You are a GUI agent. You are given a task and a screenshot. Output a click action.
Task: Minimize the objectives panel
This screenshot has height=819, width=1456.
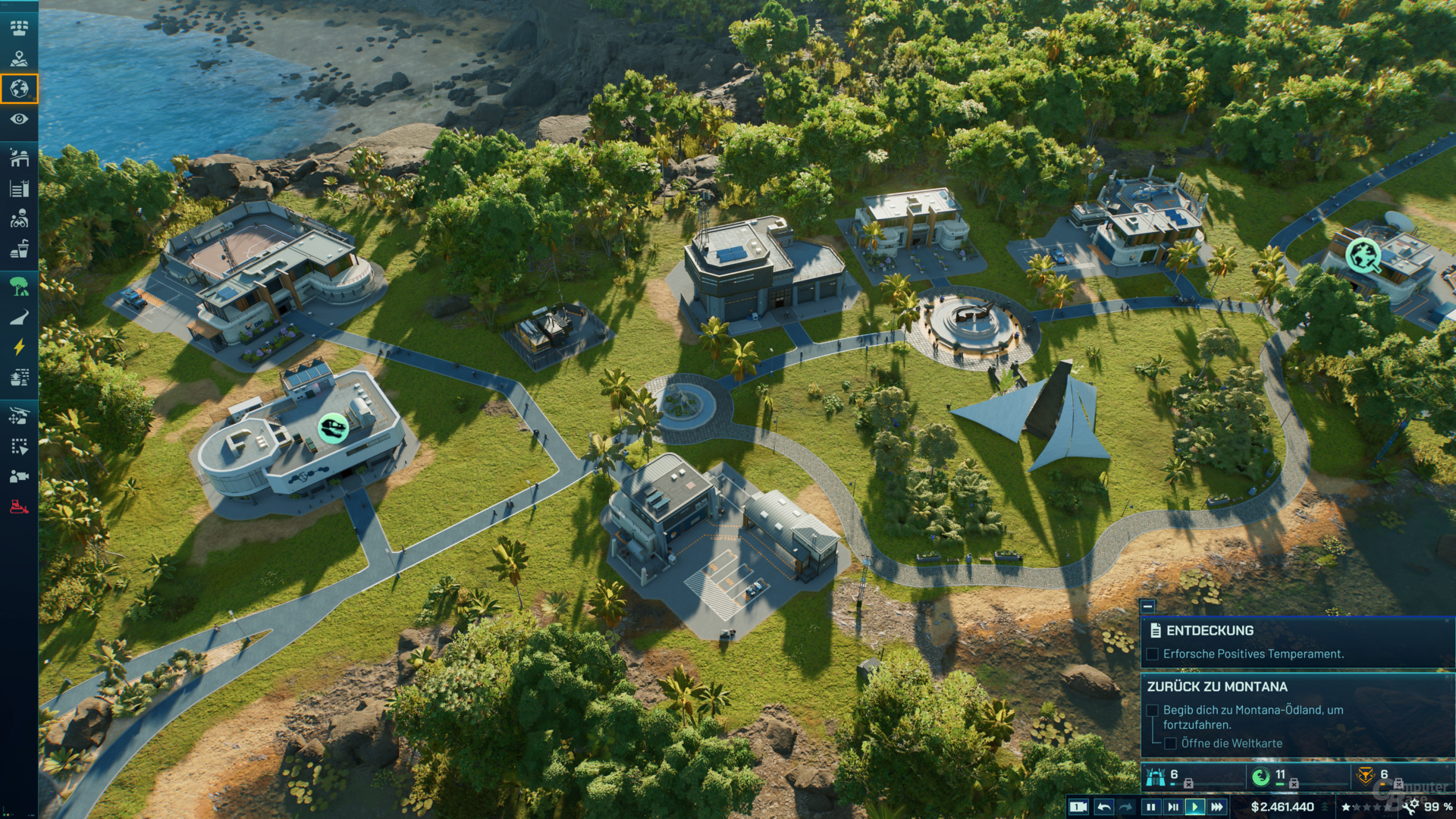pyautogui.click(x=1147, y=606)
